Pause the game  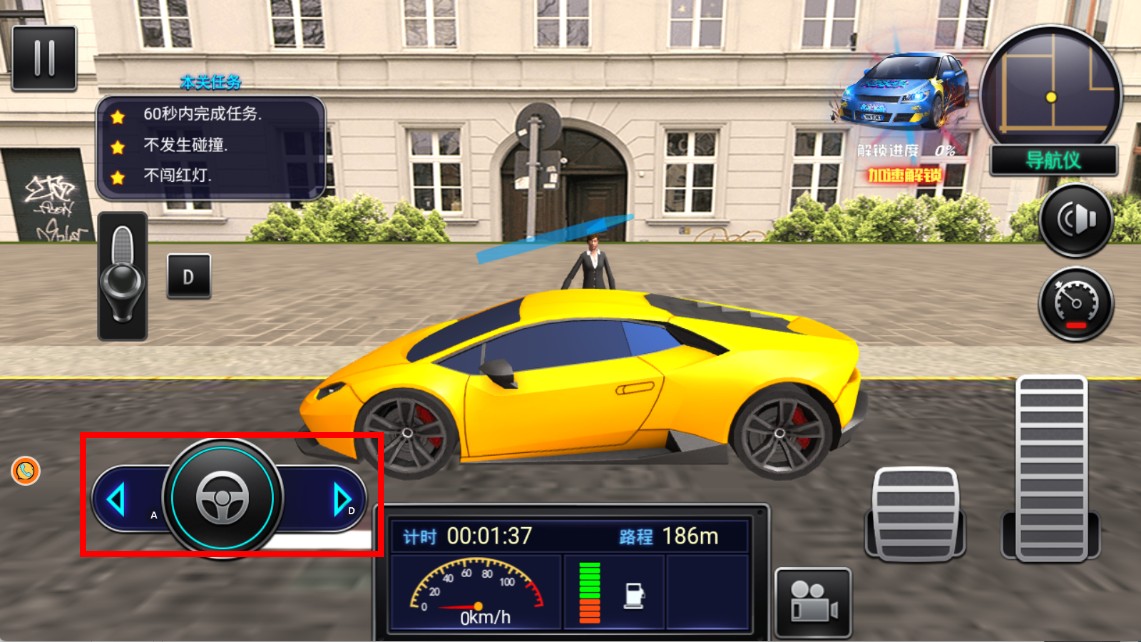pyautogui.click(x=44, y=58)
